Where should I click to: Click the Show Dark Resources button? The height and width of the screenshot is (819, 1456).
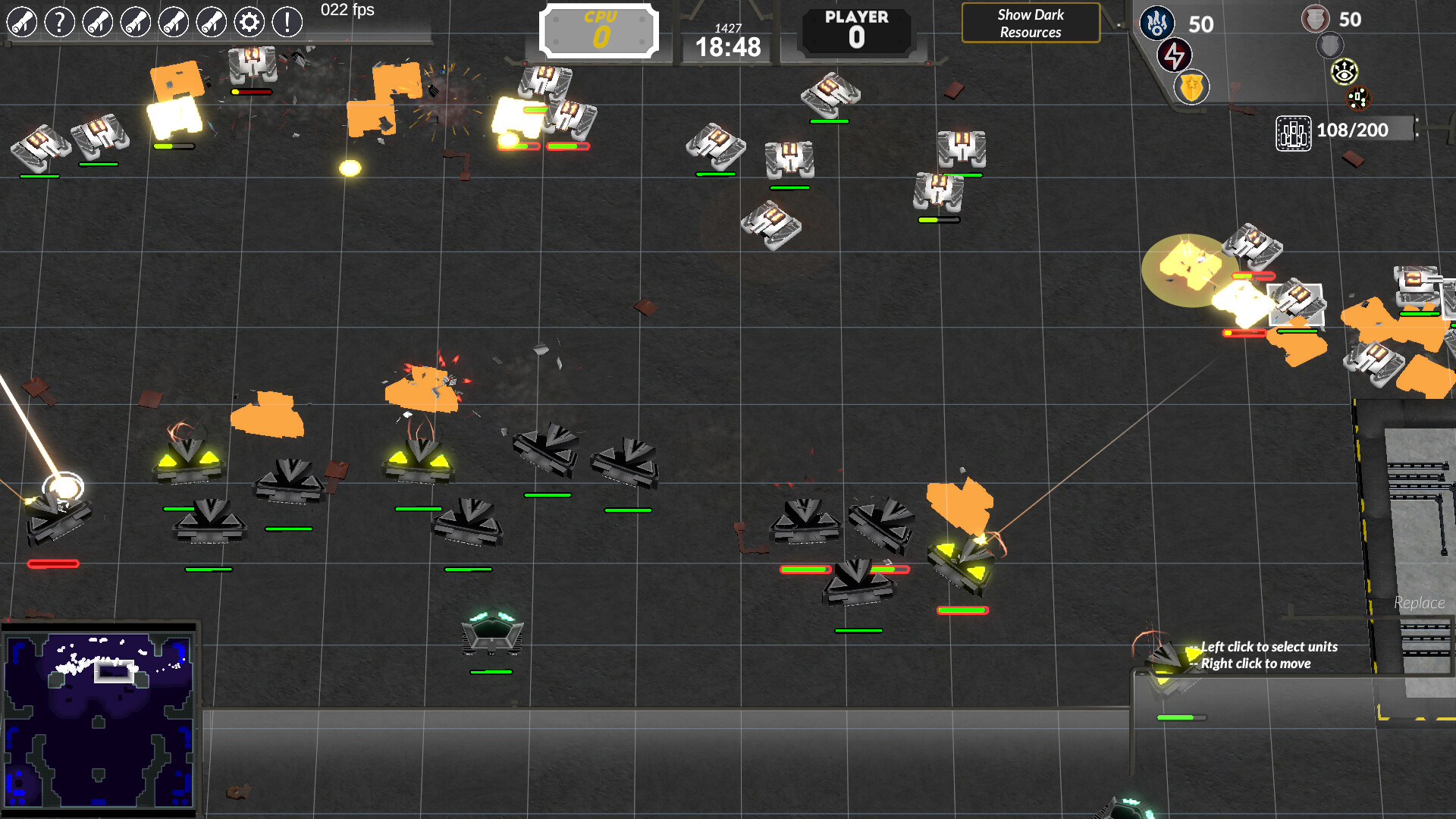click(1031, 23)
